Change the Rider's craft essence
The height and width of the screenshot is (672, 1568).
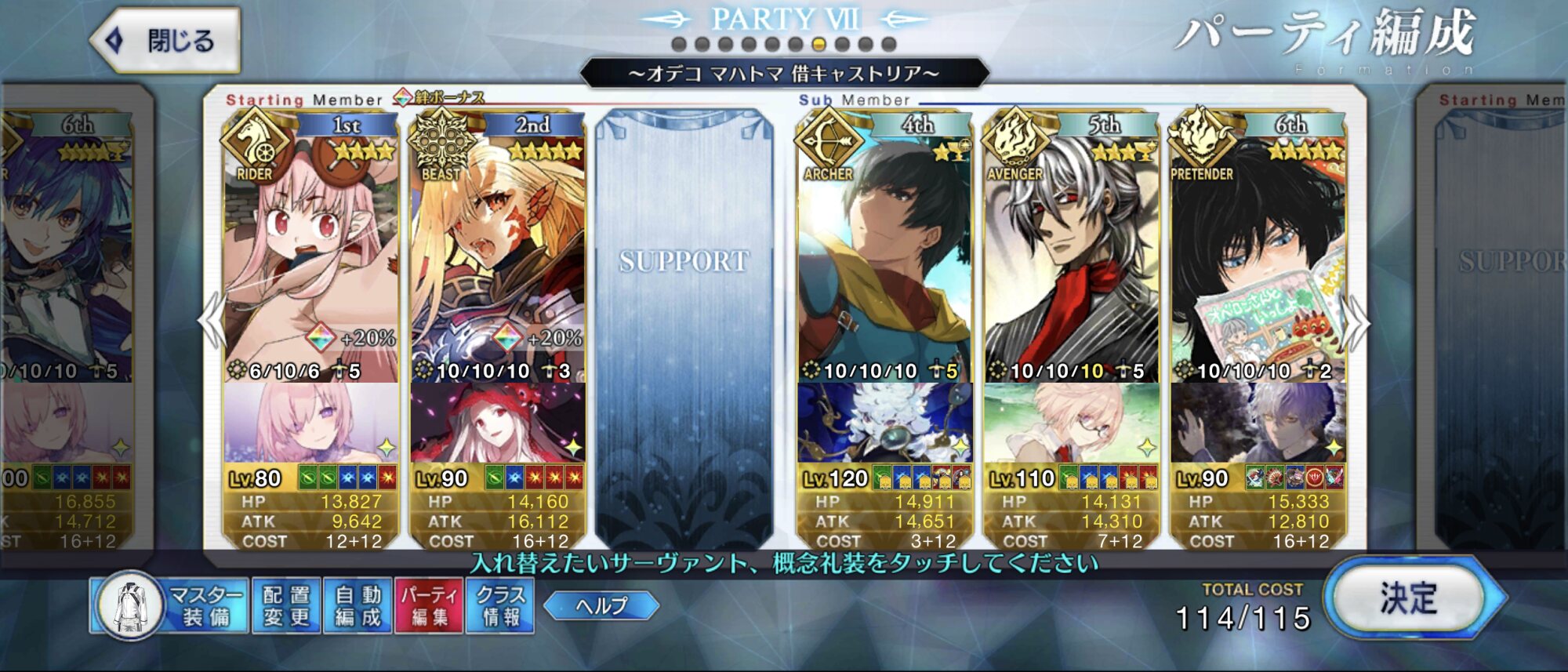[310, 423]
